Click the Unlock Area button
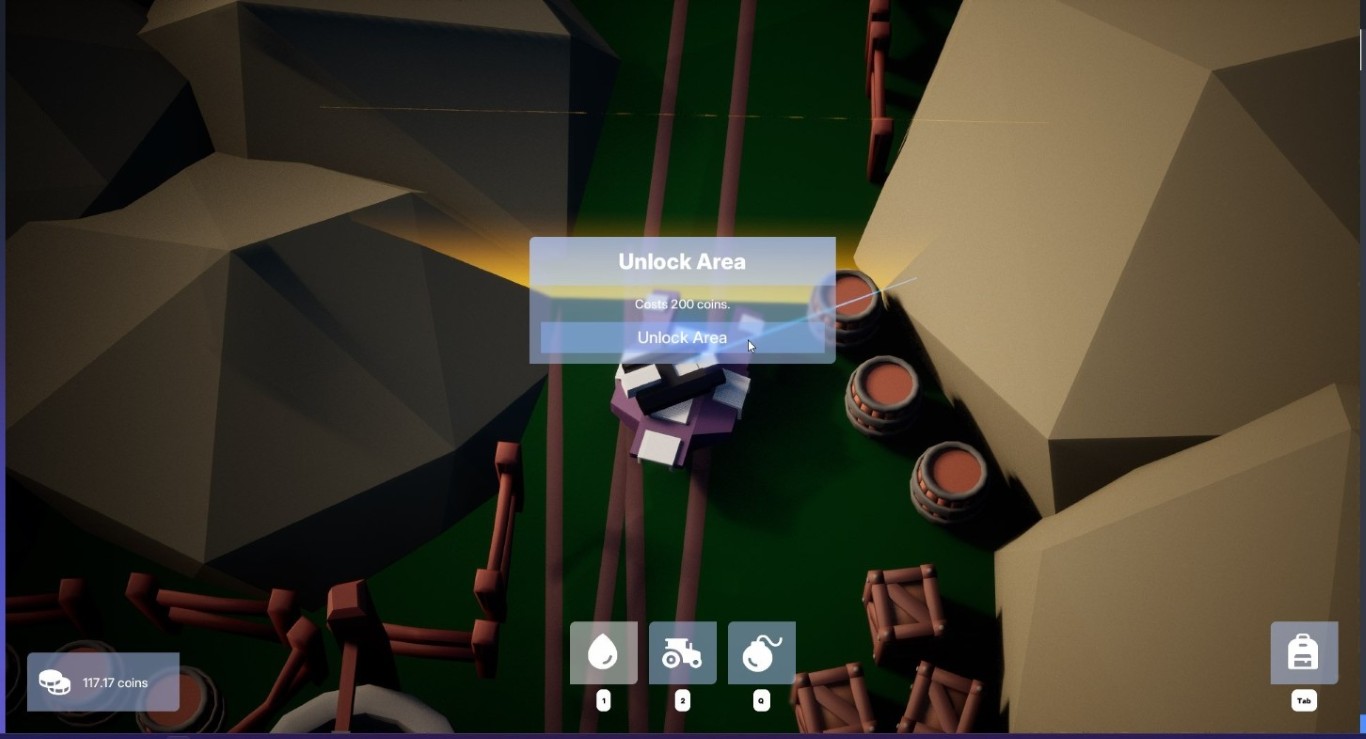The image size is (1366, 739). (682, 338)
